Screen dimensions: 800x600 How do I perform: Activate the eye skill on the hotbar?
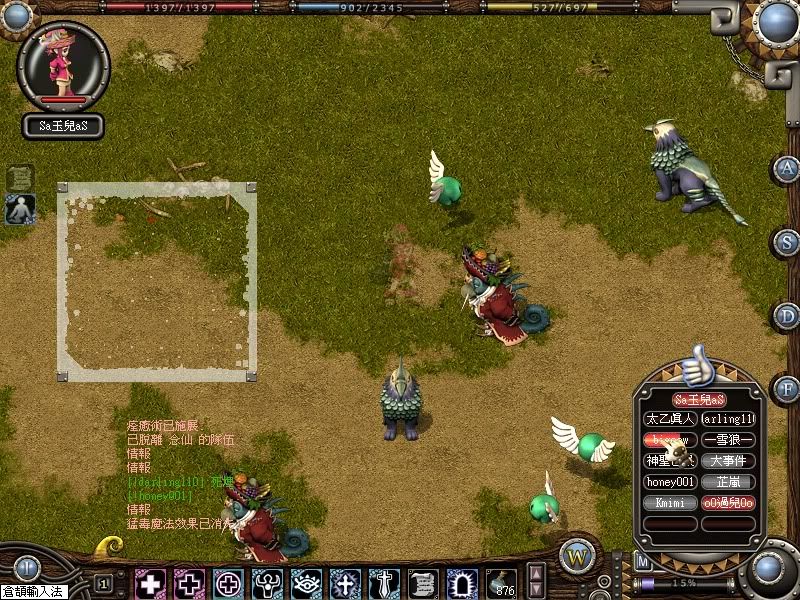pyautogui.click(x=306, y=582)
